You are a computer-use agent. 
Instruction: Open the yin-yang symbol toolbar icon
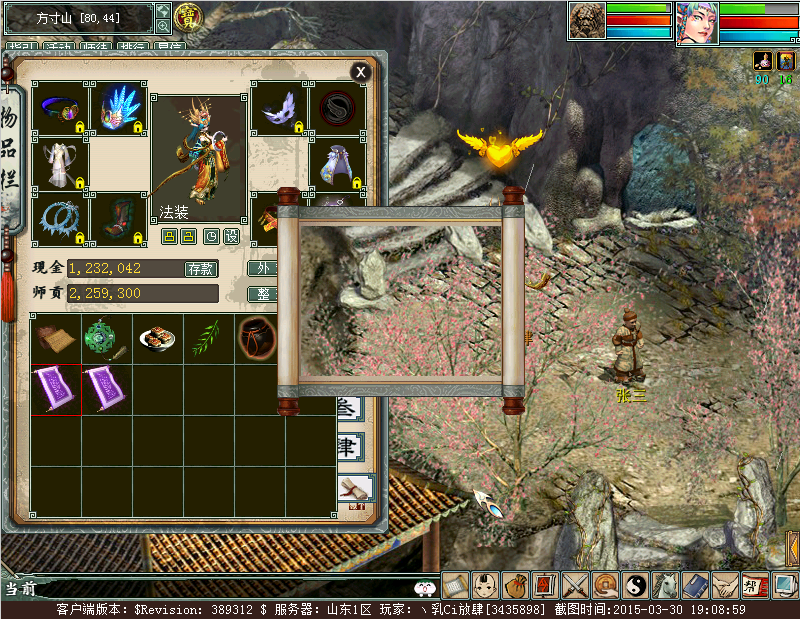tap(636, 585)
